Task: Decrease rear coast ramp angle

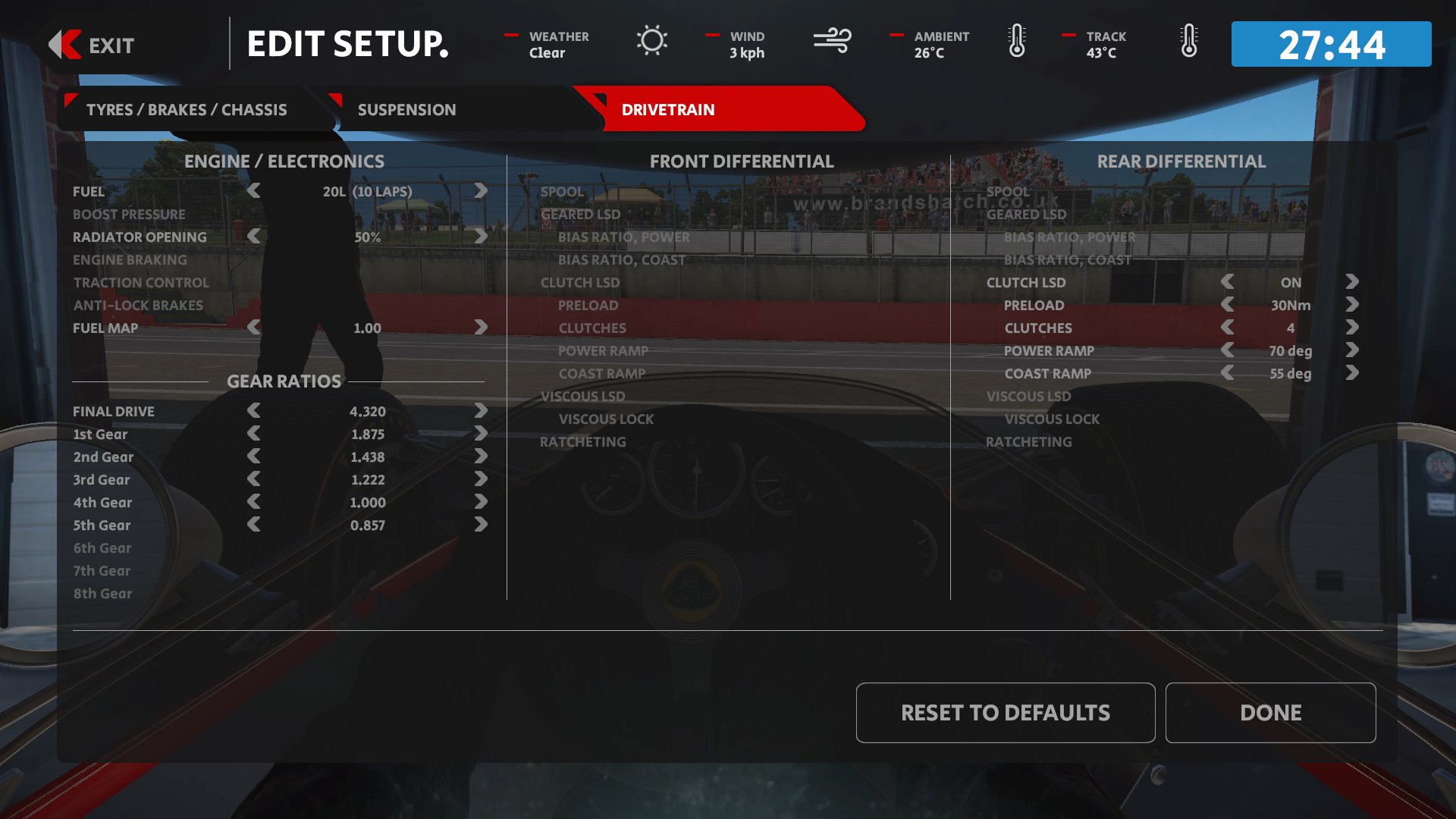Action: [1227, 373]
